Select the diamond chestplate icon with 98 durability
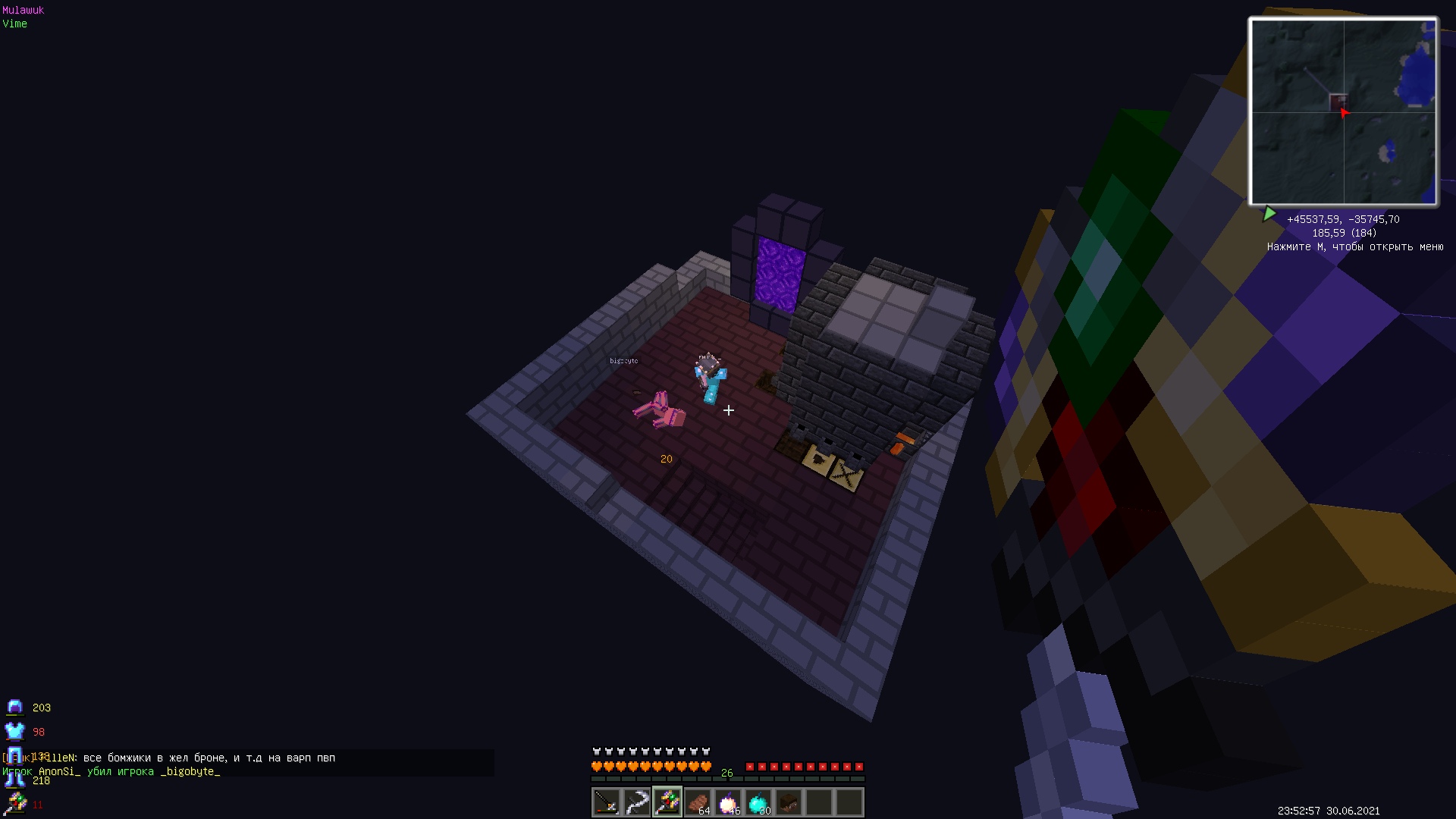Viewport: 1456px width, 819px height. 15,732
